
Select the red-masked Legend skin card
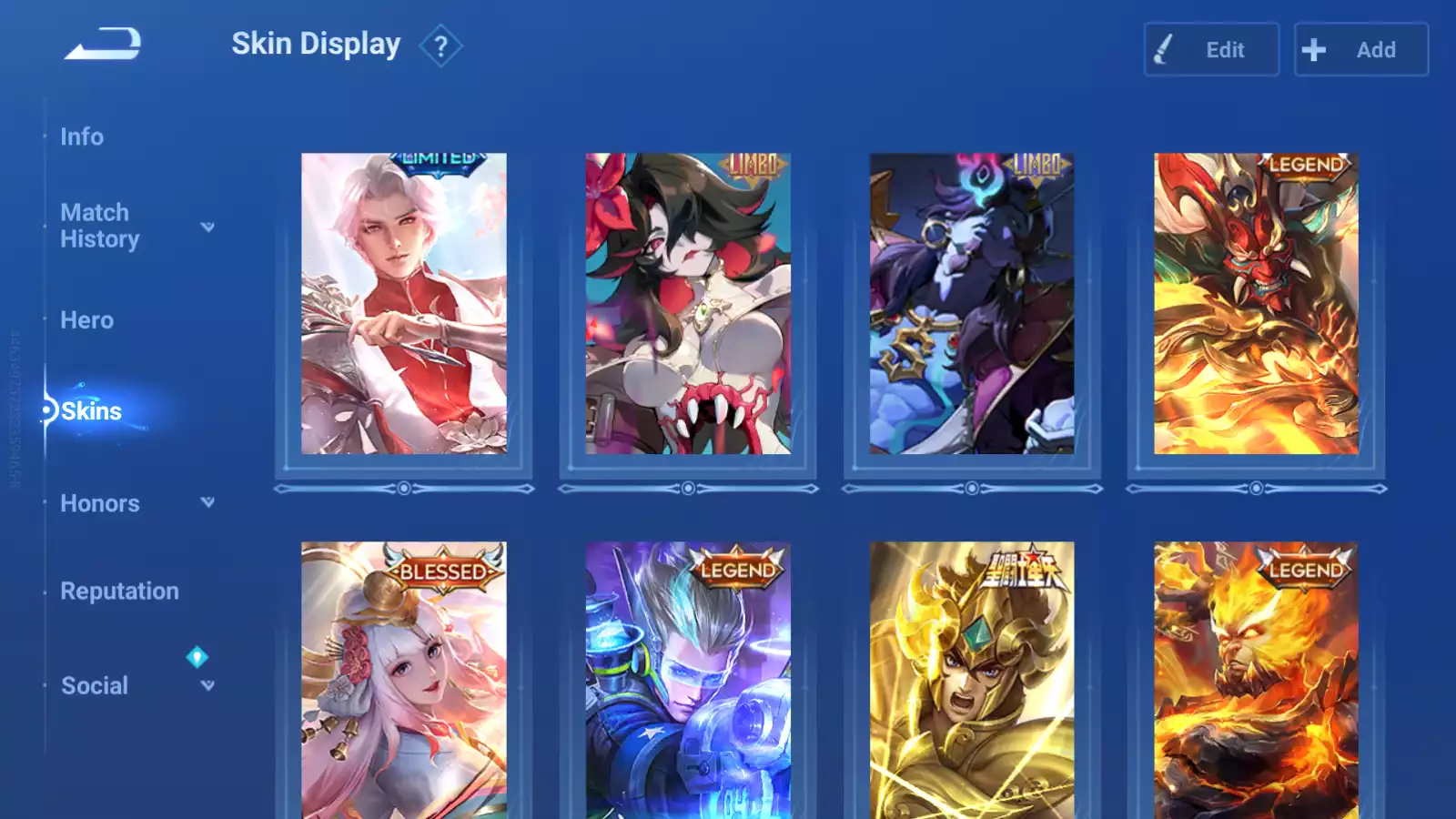(x=1256, y=303)
